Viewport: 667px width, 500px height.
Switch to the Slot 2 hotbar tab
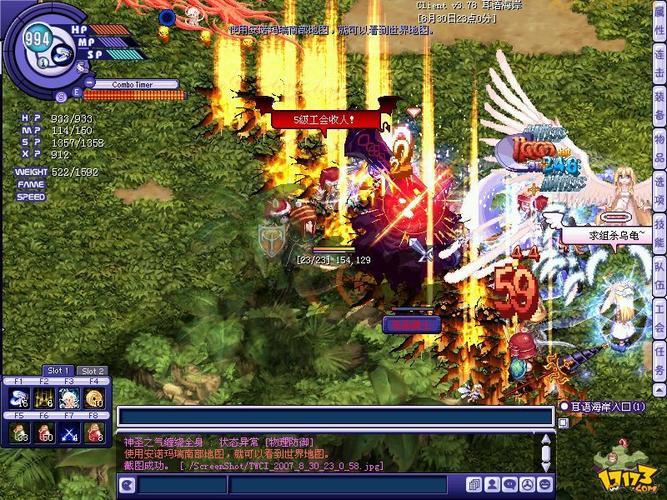93,371
